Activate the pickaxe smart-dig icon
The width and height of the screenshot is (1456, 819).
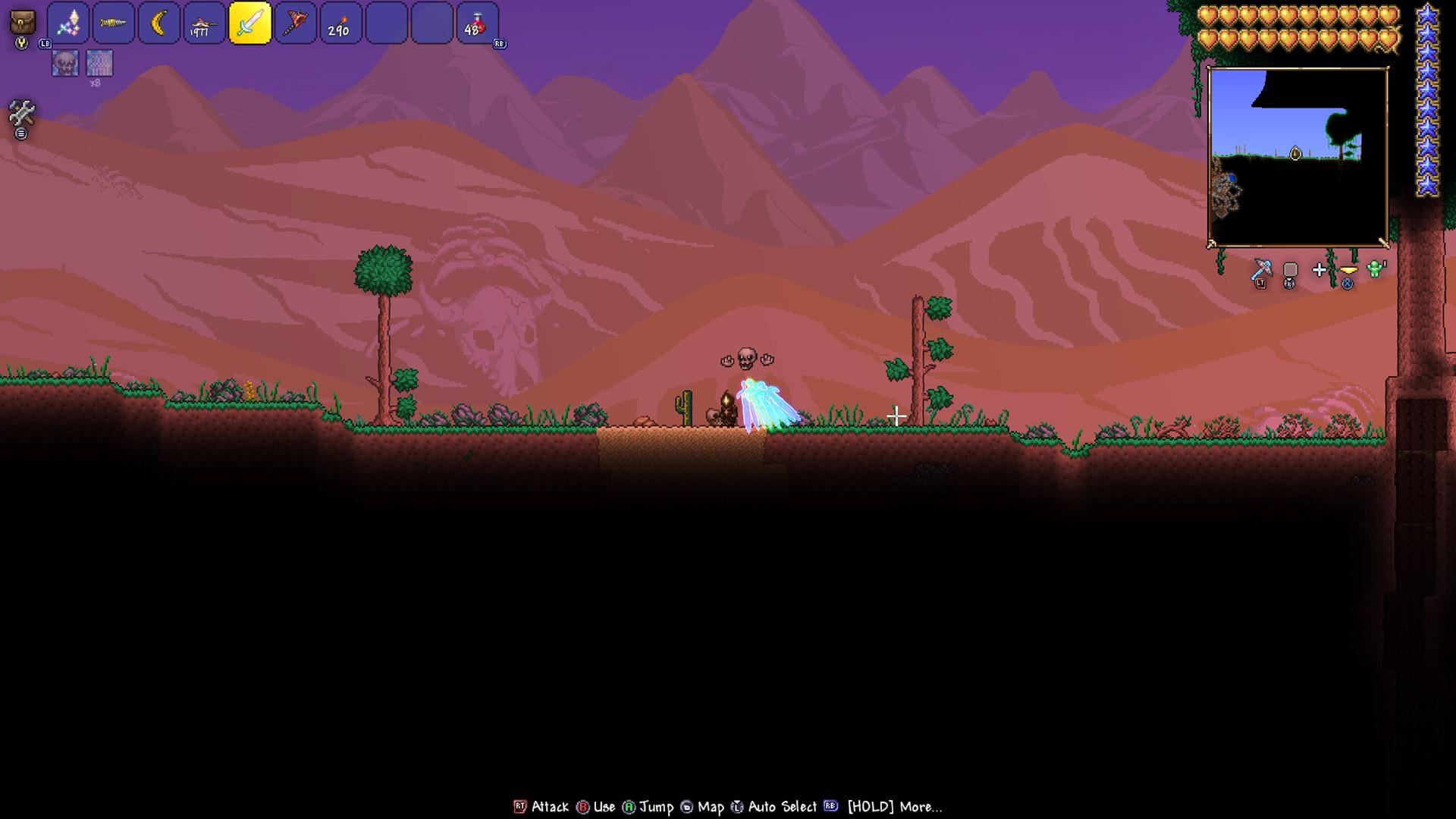click(x=1261, y=269)
